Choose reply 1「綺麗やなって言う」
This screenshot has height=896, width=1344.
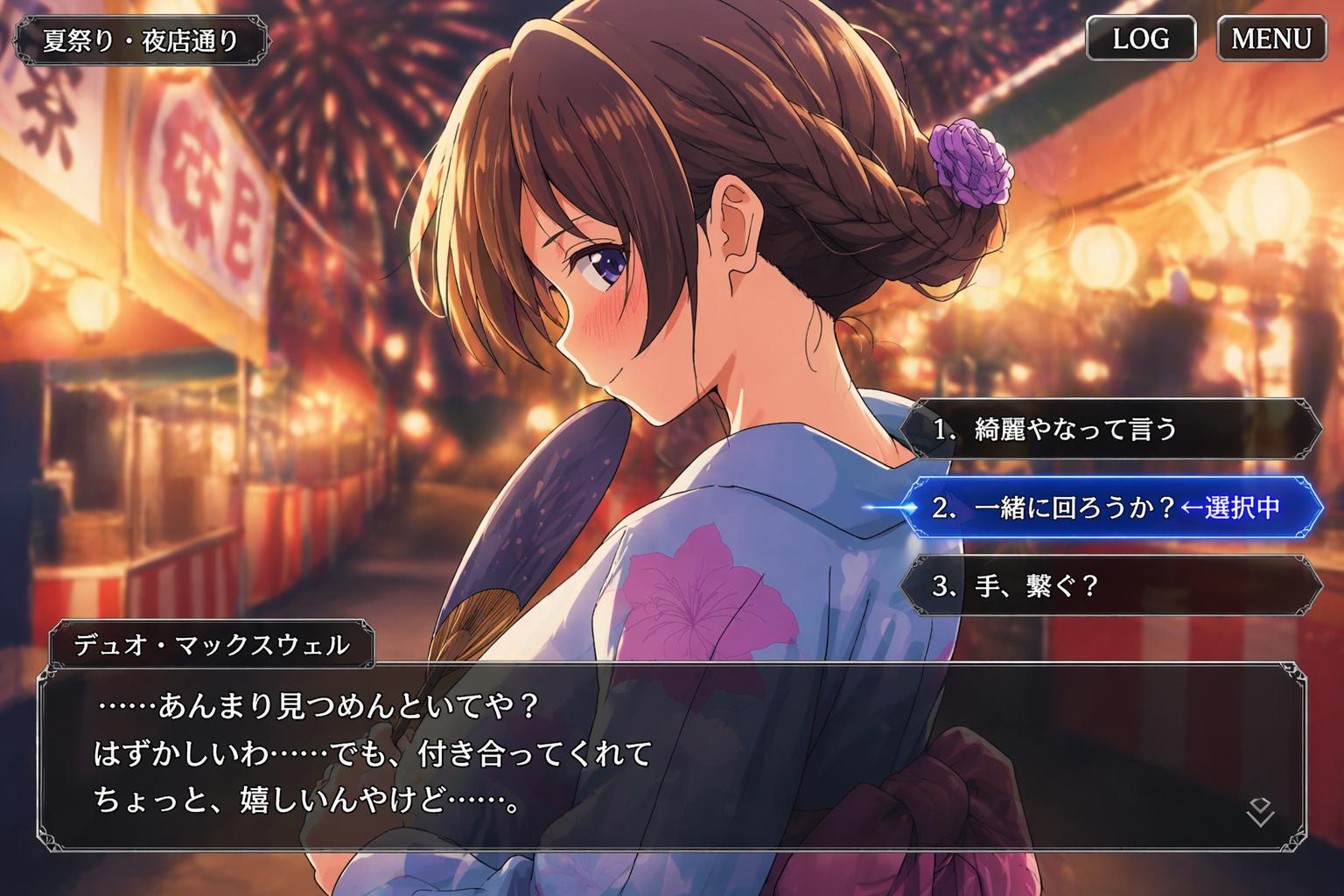1111,429
